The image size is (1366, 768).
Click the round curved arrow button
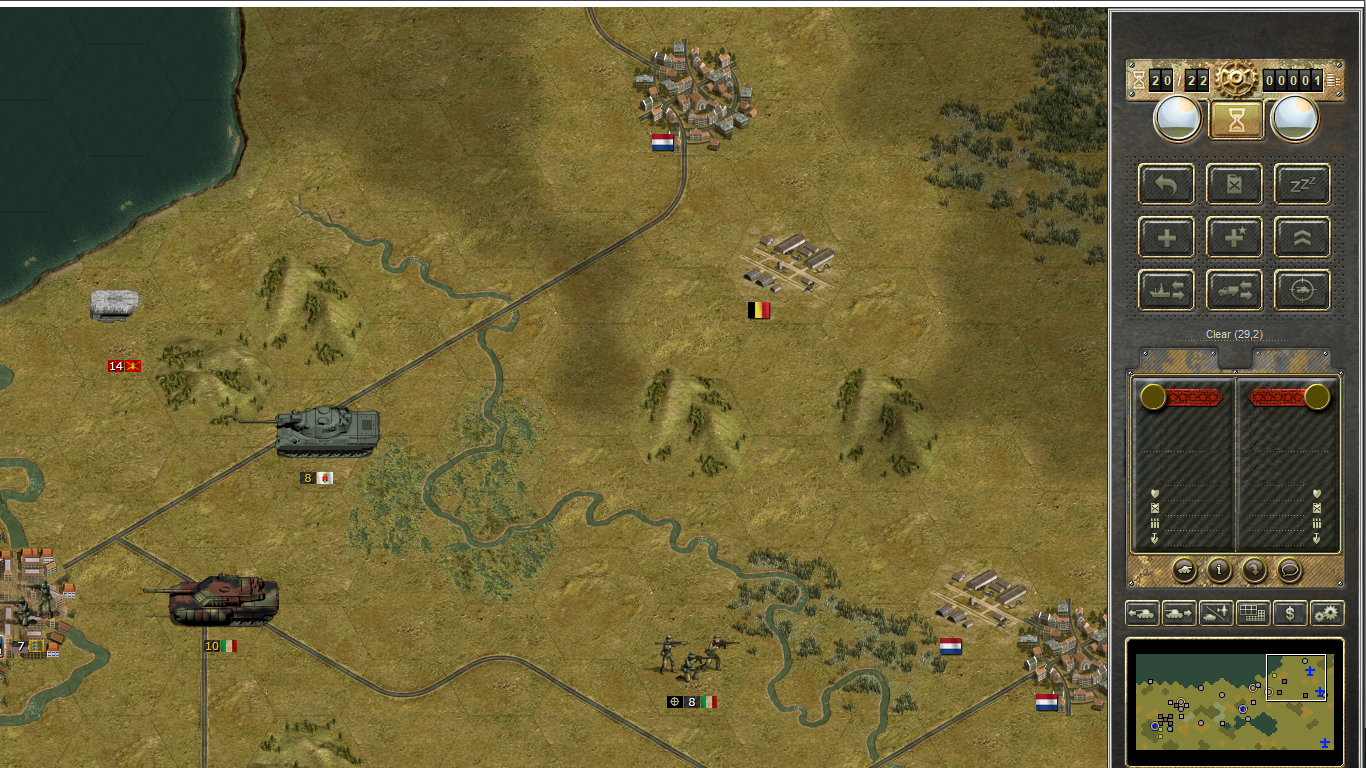(x=1254, y=570)
